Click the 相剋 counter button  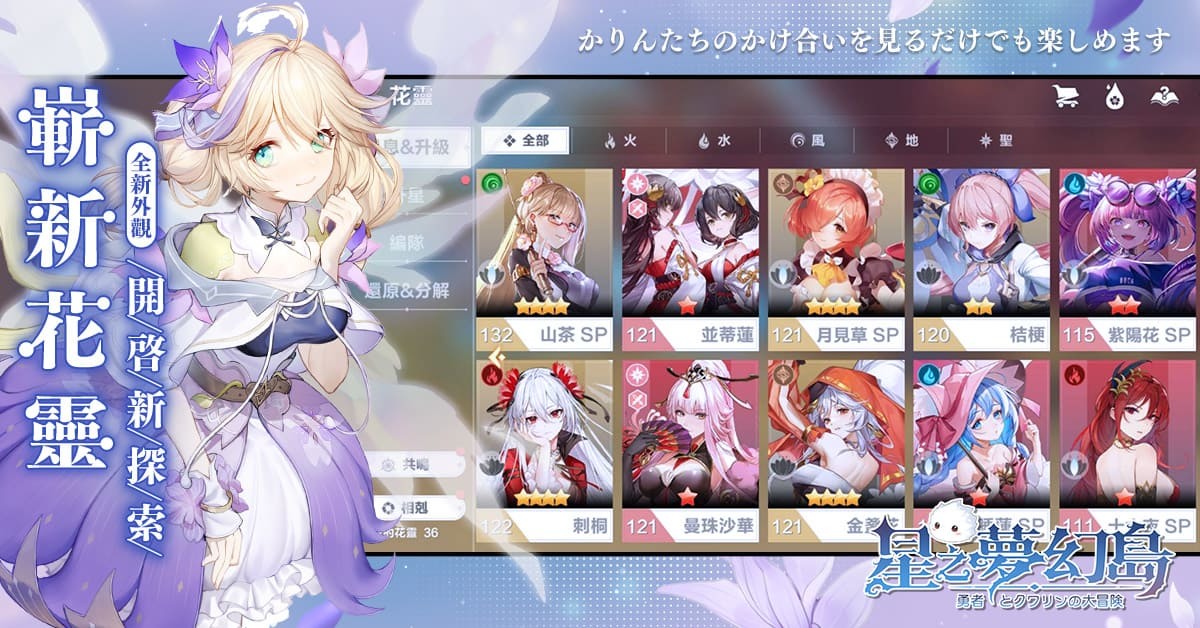pyautogui.click(x=419, y=506)
